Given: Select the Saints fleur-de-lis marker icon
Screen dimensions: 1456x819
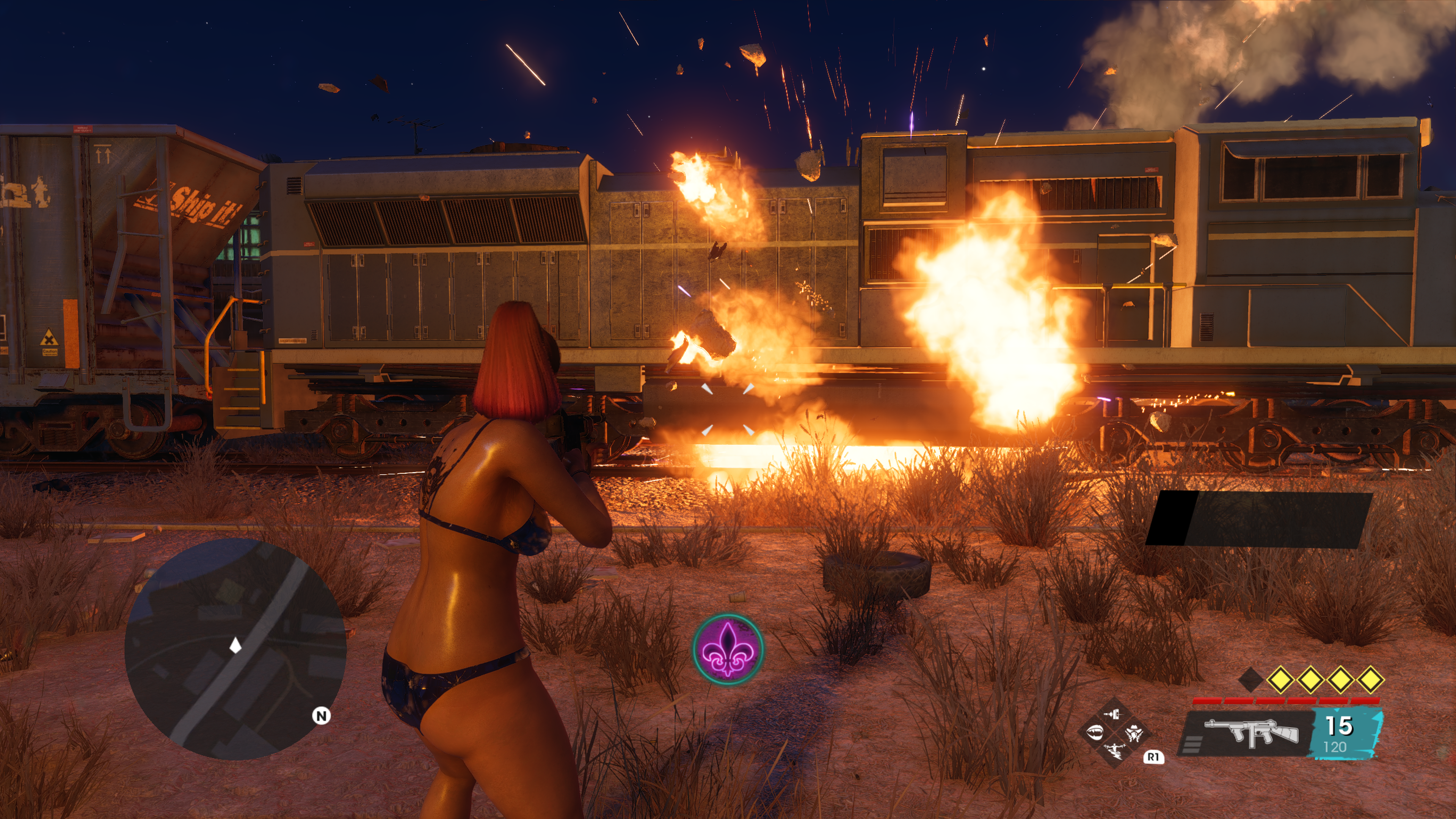Looking at the screenshot, I should point(728,650).
